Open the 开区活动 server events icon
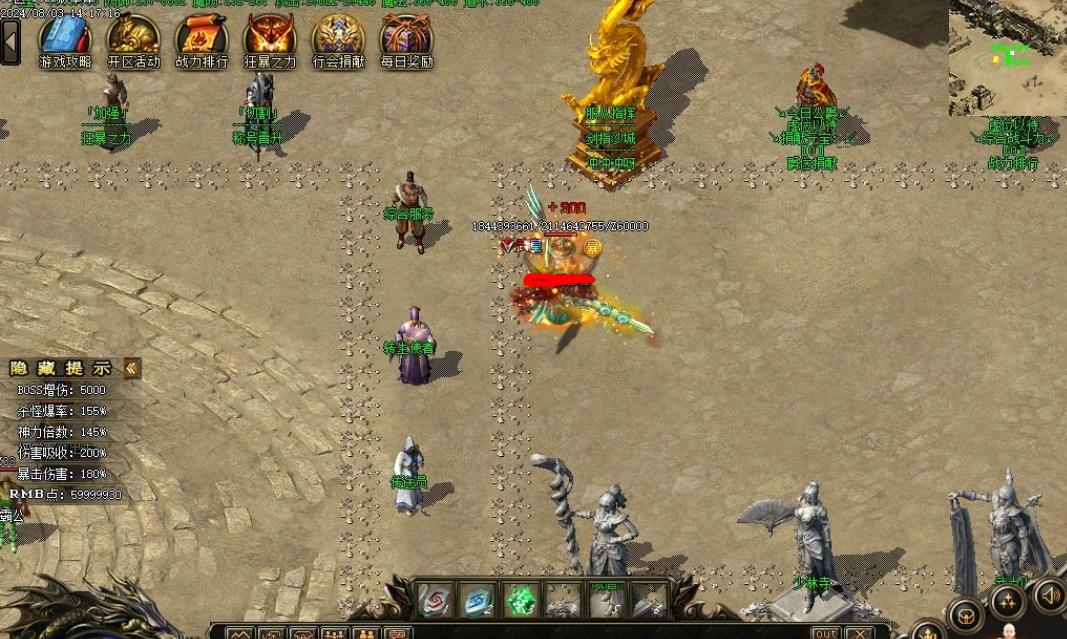 133,37
